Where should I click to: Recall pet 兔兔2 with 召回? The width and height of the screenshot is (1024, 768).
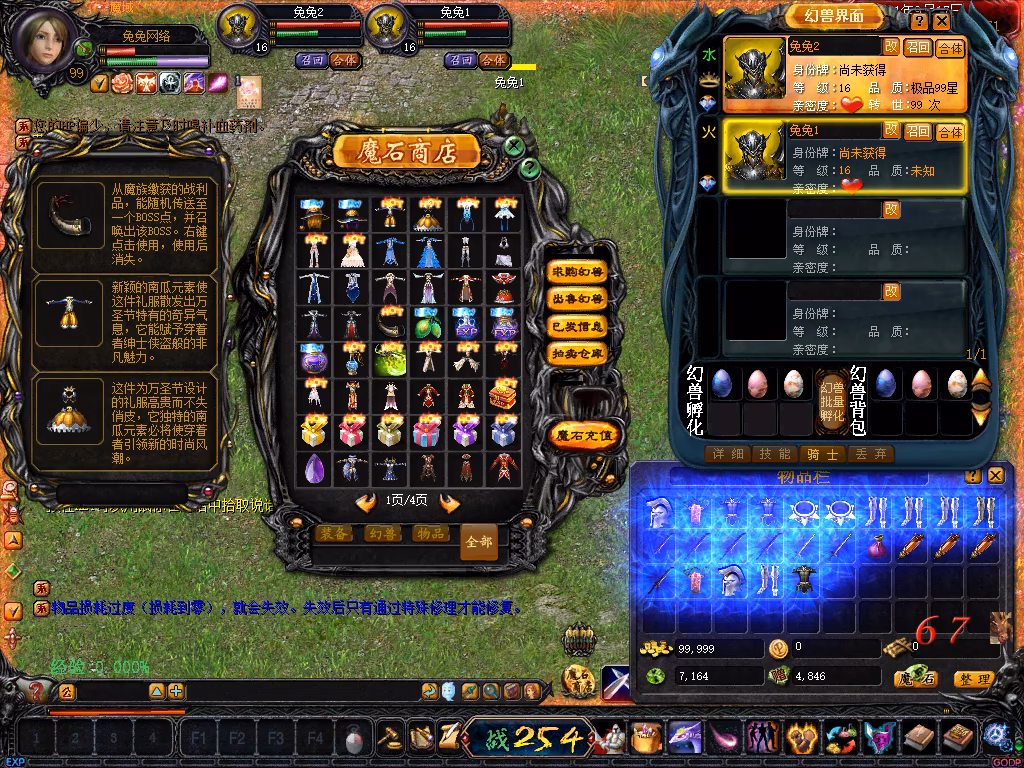pyautogui.click(x=917, y=47)
